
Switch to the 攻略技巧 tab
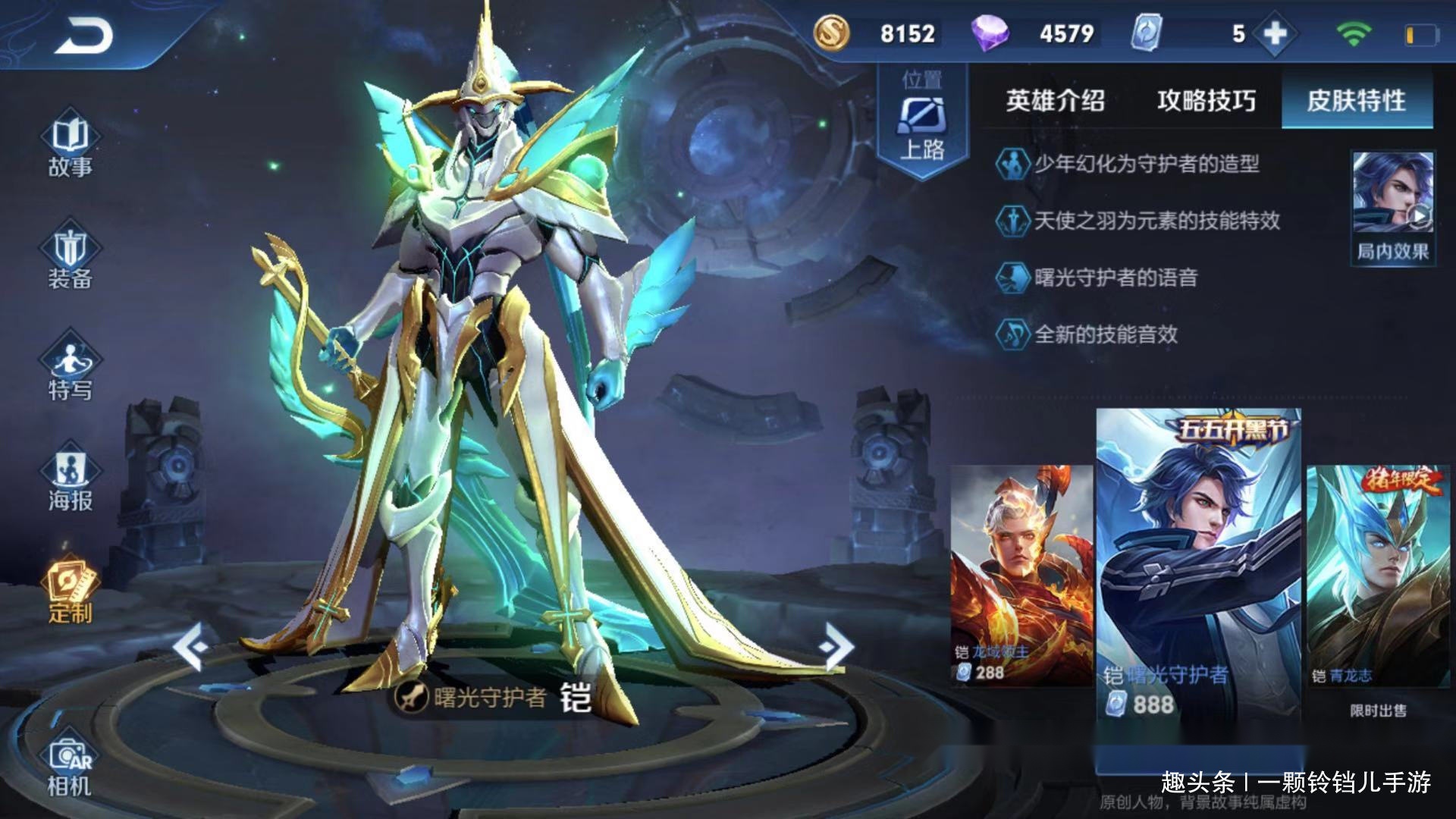coord(1206,101)
